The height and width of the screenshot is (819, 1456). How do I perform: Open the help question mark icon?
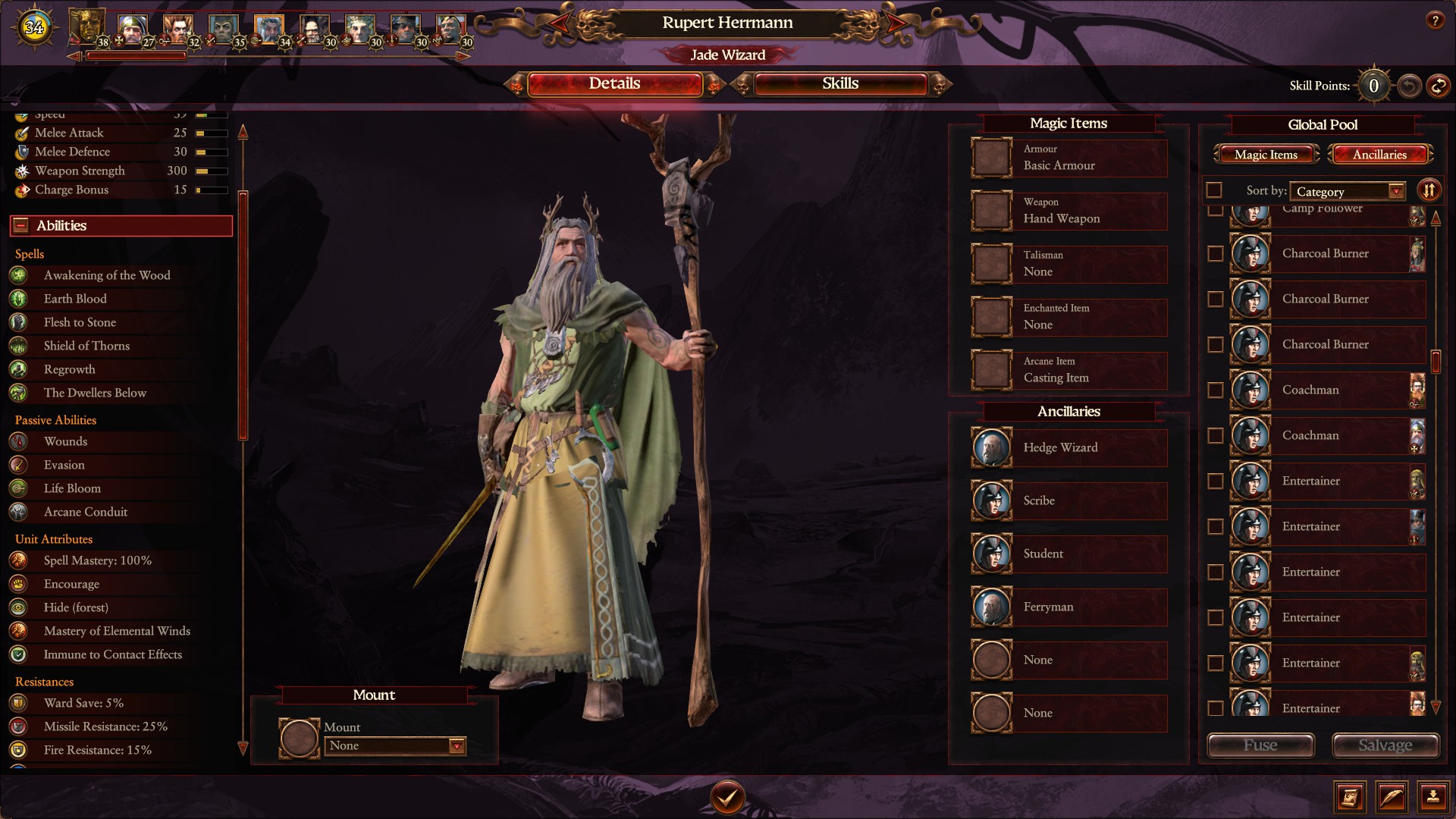point(1436,20)
